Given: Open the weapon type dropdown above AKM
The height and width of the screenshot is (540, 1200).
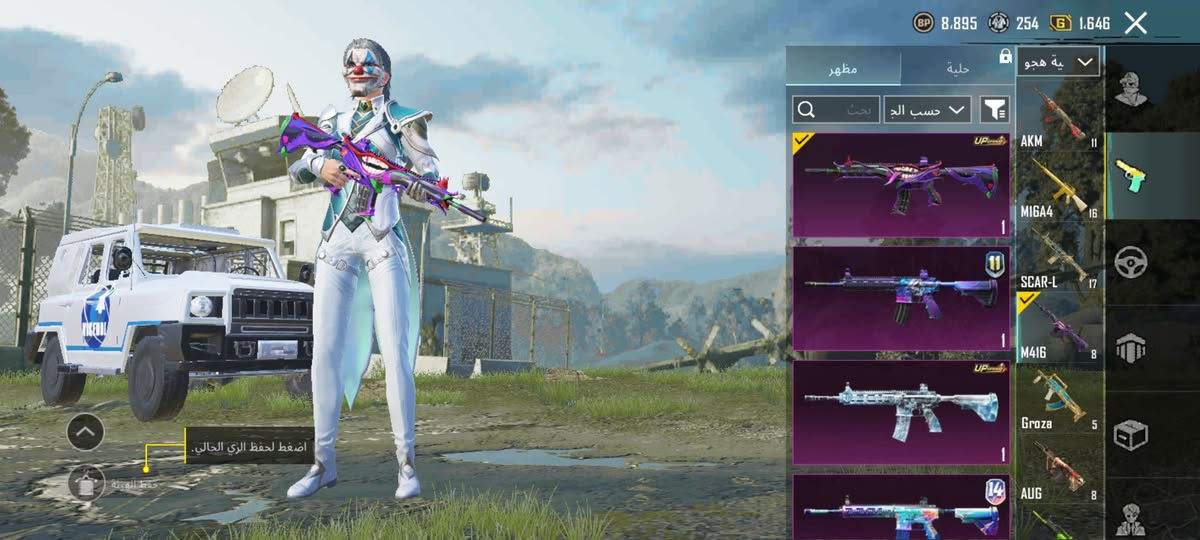Looking at the screenshot, I should click(x=1058, y=62).
